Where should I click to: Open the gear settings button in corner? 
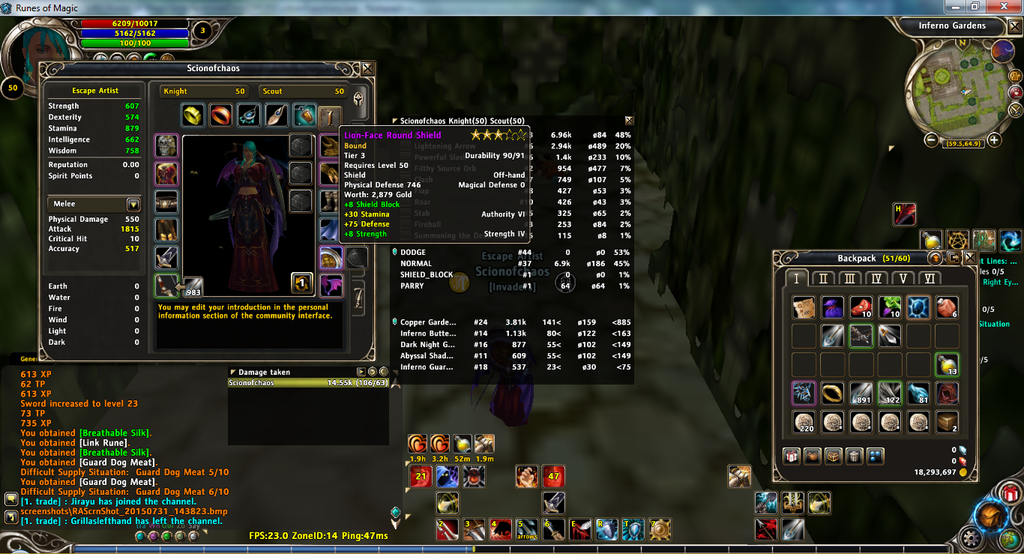pyautogui.click(x=970, y=538)
